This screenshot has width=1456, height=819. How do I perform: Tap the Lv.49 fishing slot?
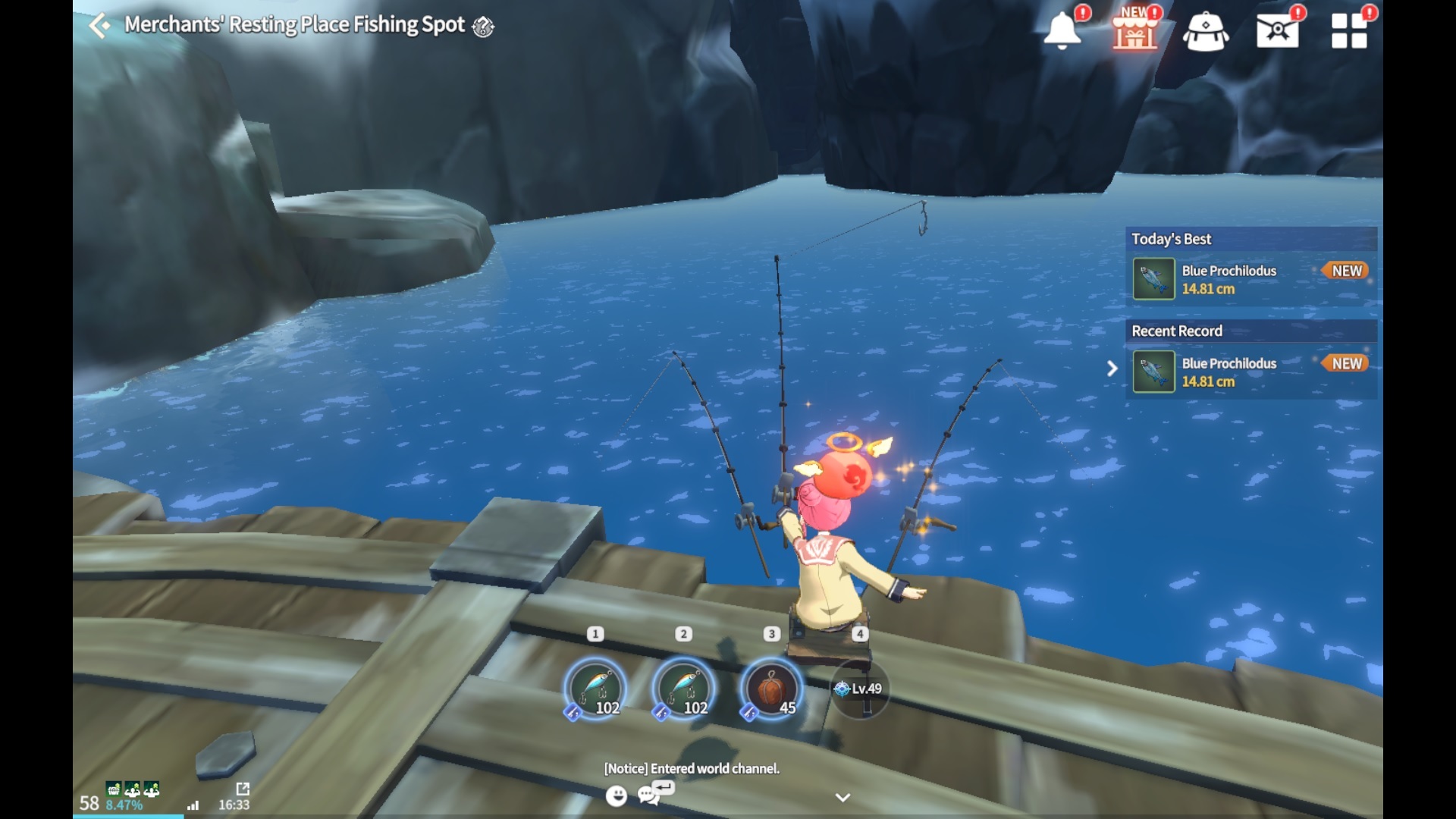coord(859,689)
